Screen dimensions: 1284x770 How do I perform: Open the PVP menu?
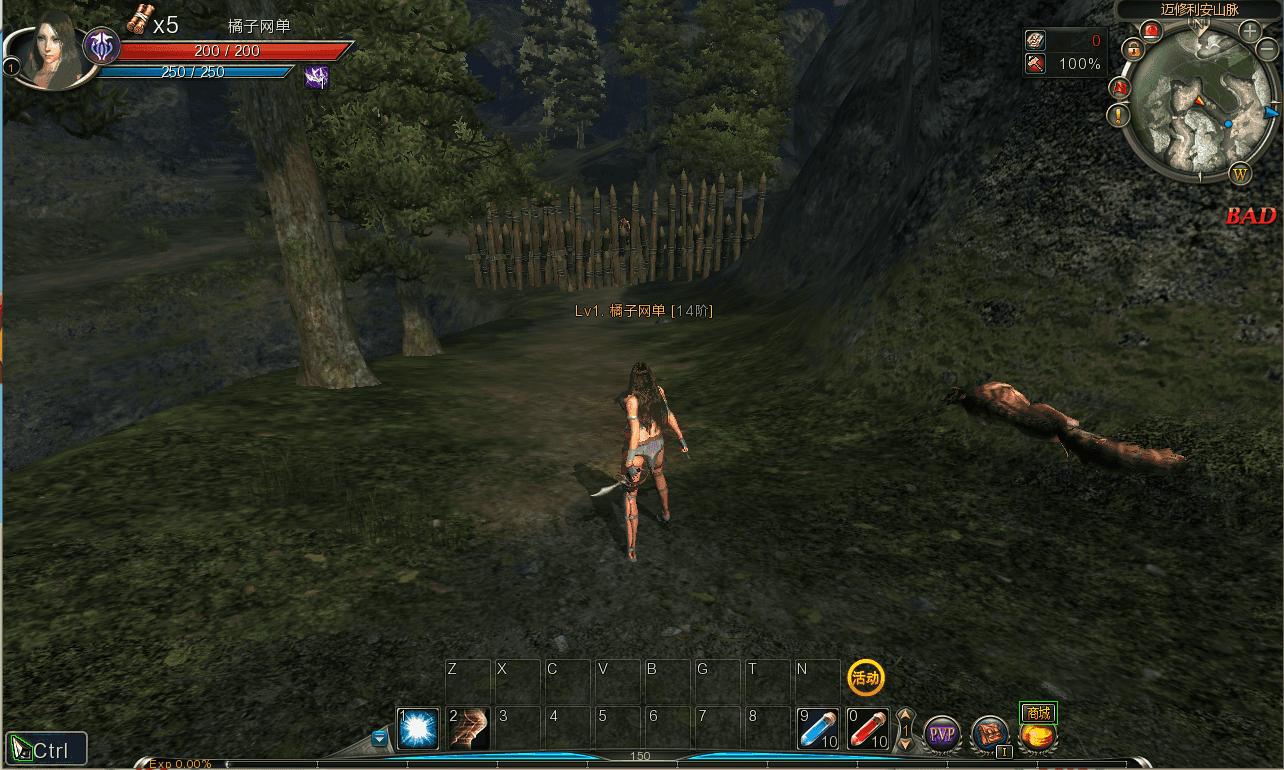tap(941, 735)
